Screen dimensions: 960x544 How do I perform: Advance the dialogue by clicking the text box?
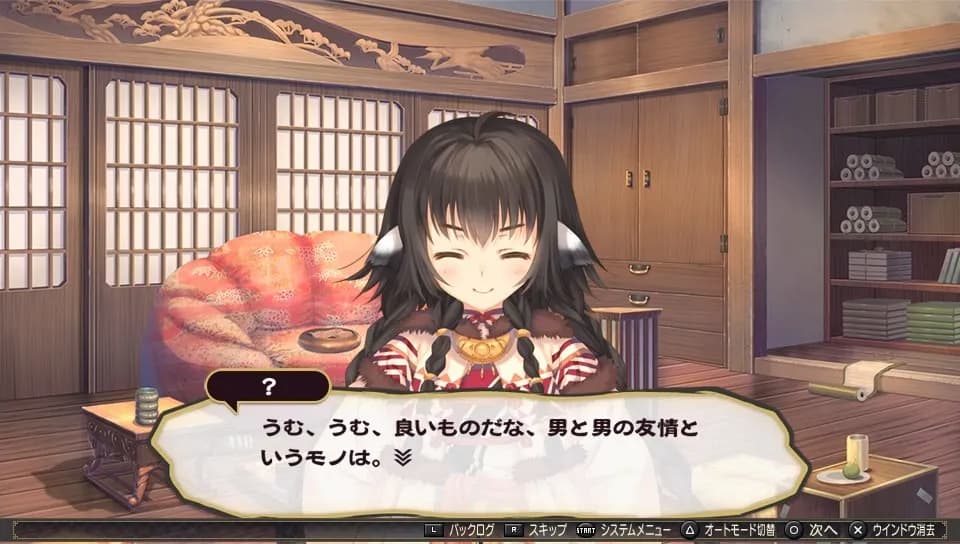(480, 453)
